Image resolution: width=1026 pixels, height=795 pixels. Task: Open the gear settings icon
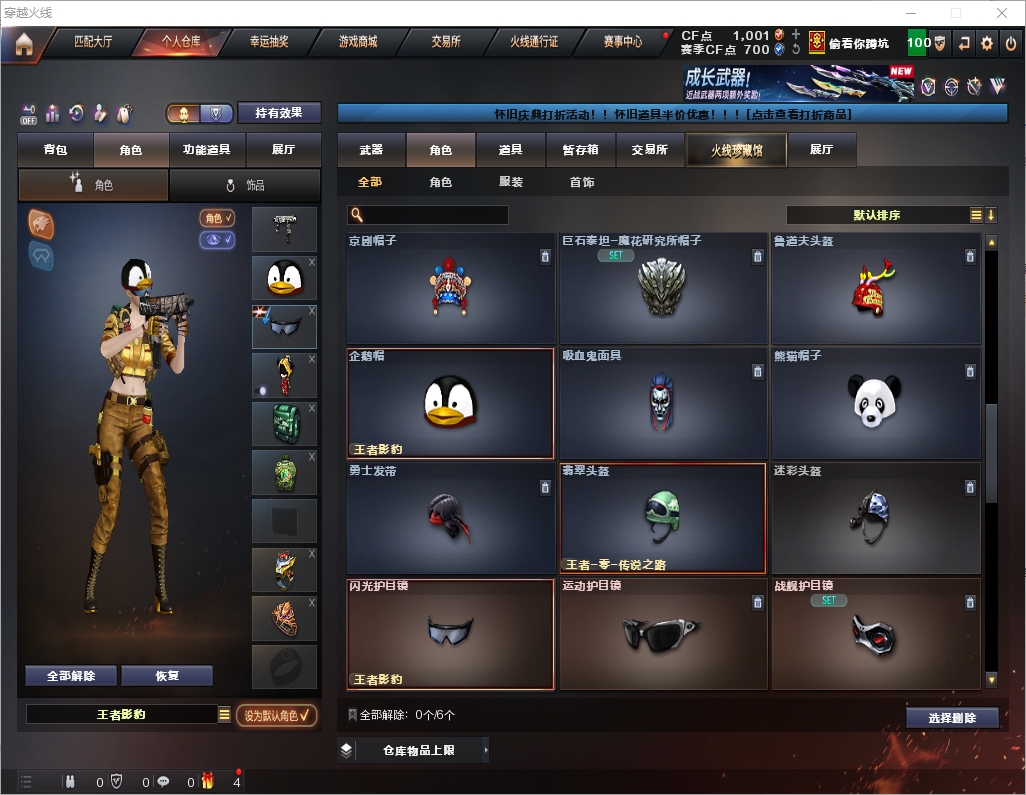coord(987,43)
